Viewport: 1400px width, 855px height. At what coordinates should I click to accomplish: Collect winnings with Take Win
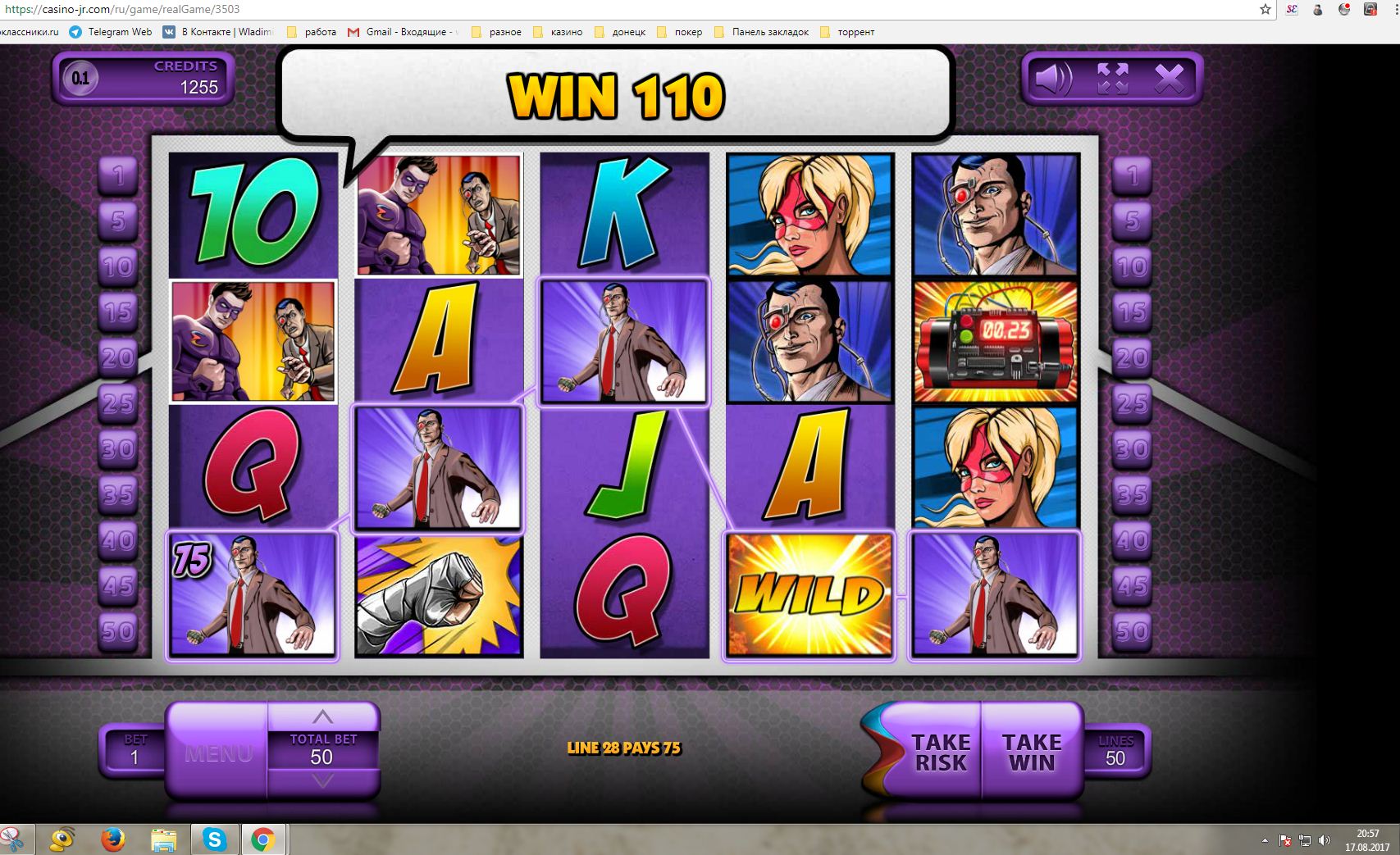tap(1032, 752)
